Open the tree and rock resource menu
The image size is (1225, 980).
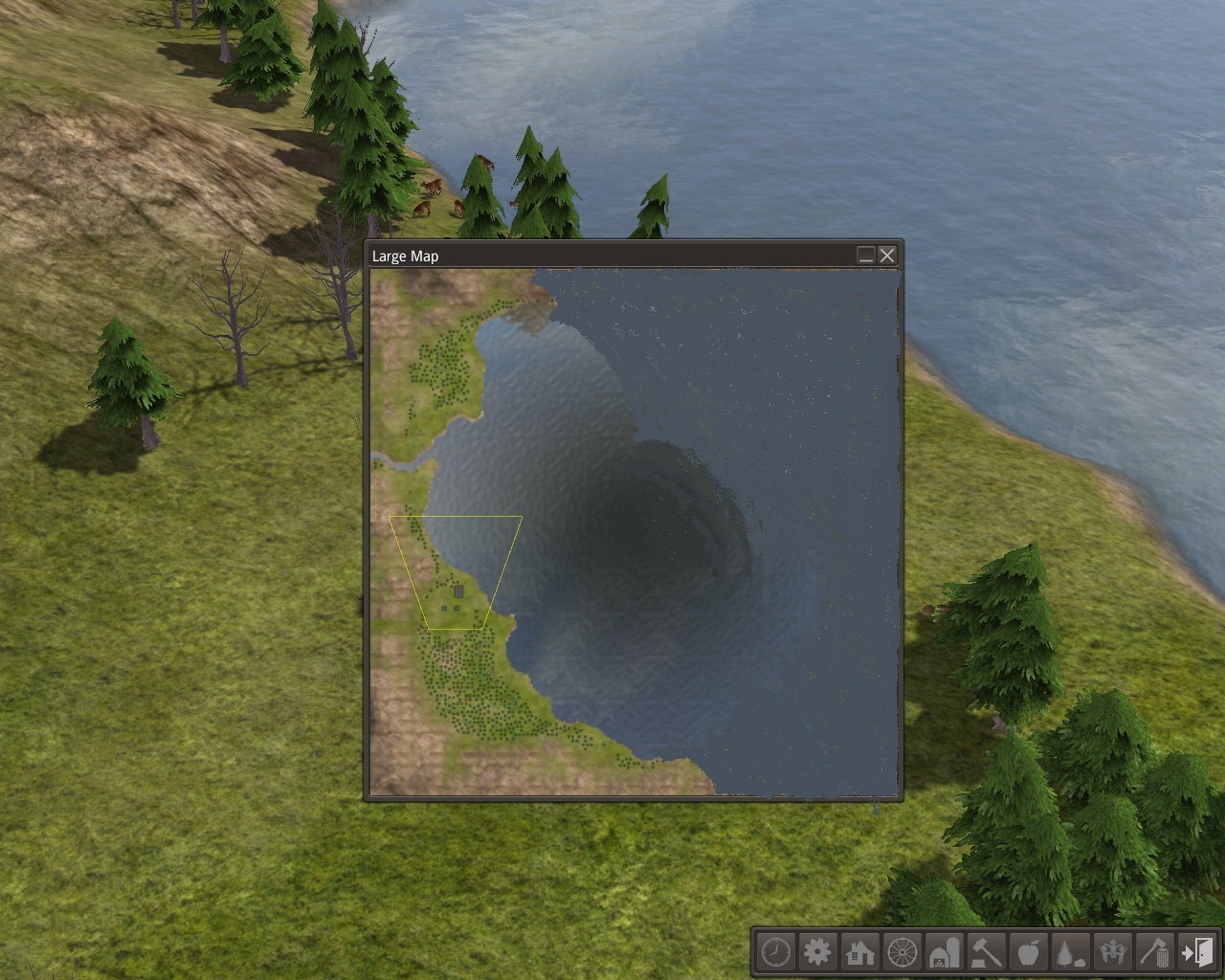pyautogui.click(x=1070, y=952)
